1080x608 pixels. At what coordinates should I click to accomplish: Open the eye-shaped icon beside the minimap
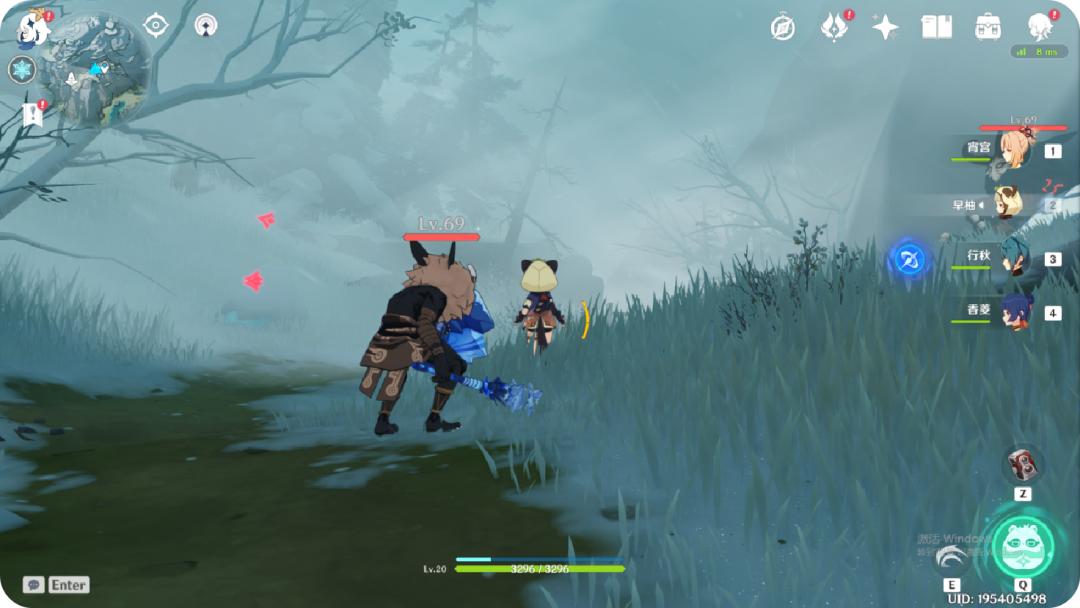[x=156, y=25]
